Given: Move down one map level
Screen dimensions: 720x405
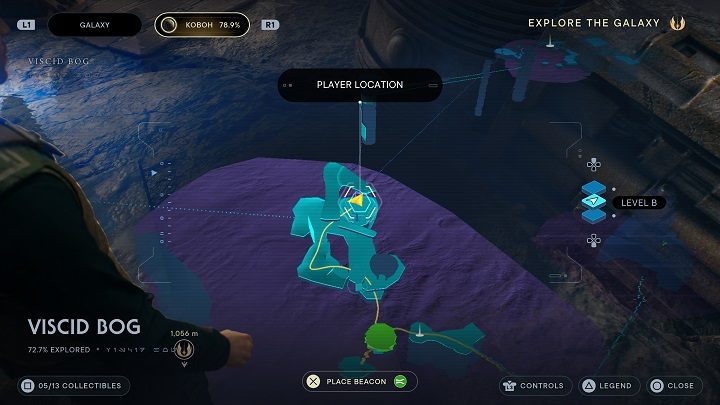Looking at the screenshot, I should 593,239.
